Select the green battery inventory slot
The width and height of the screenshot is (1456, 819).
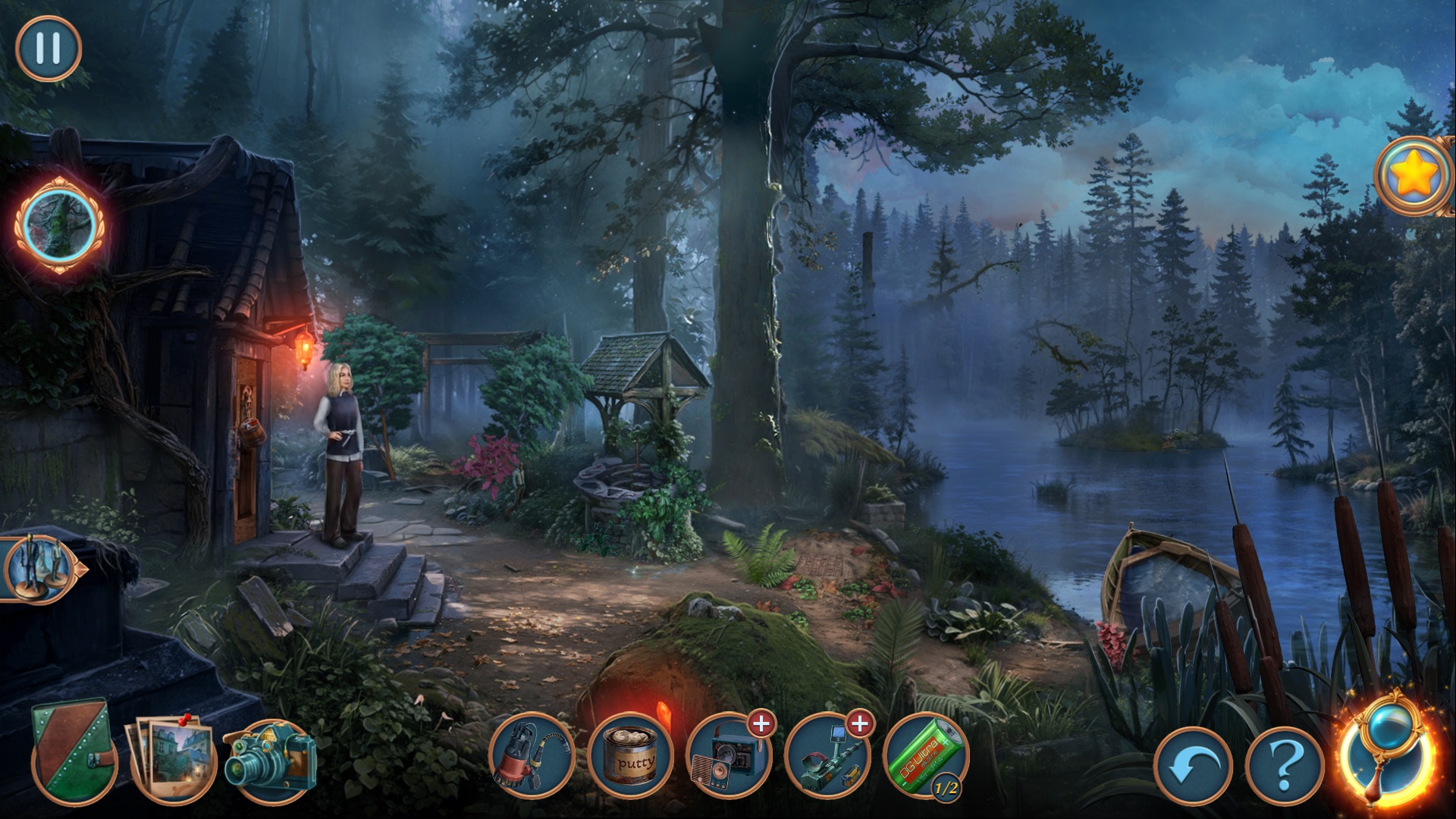(x=926, y=756)
